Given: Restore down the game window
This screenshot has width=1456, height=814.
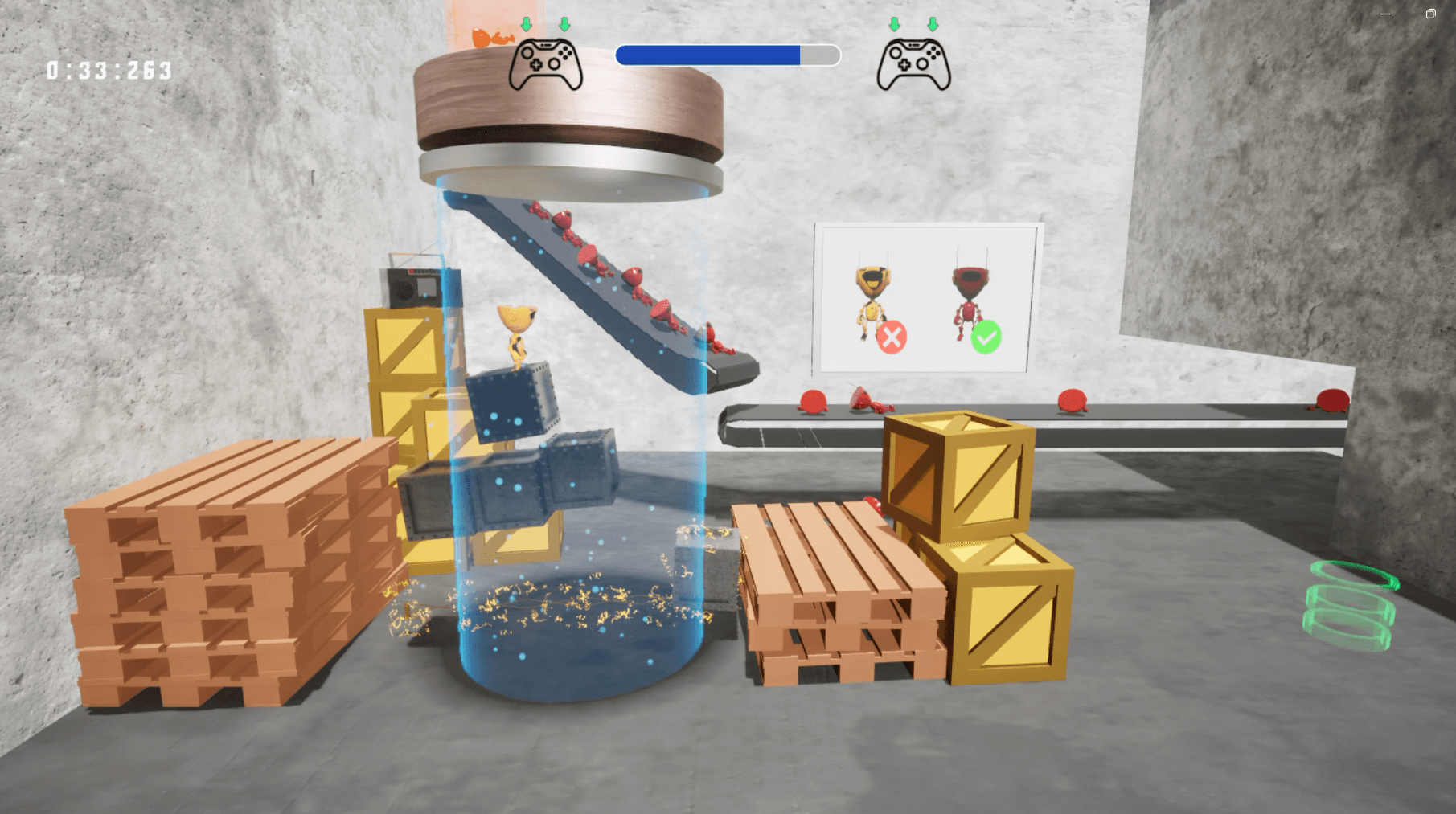Looking at the screenshot, I should (1430, 14).
